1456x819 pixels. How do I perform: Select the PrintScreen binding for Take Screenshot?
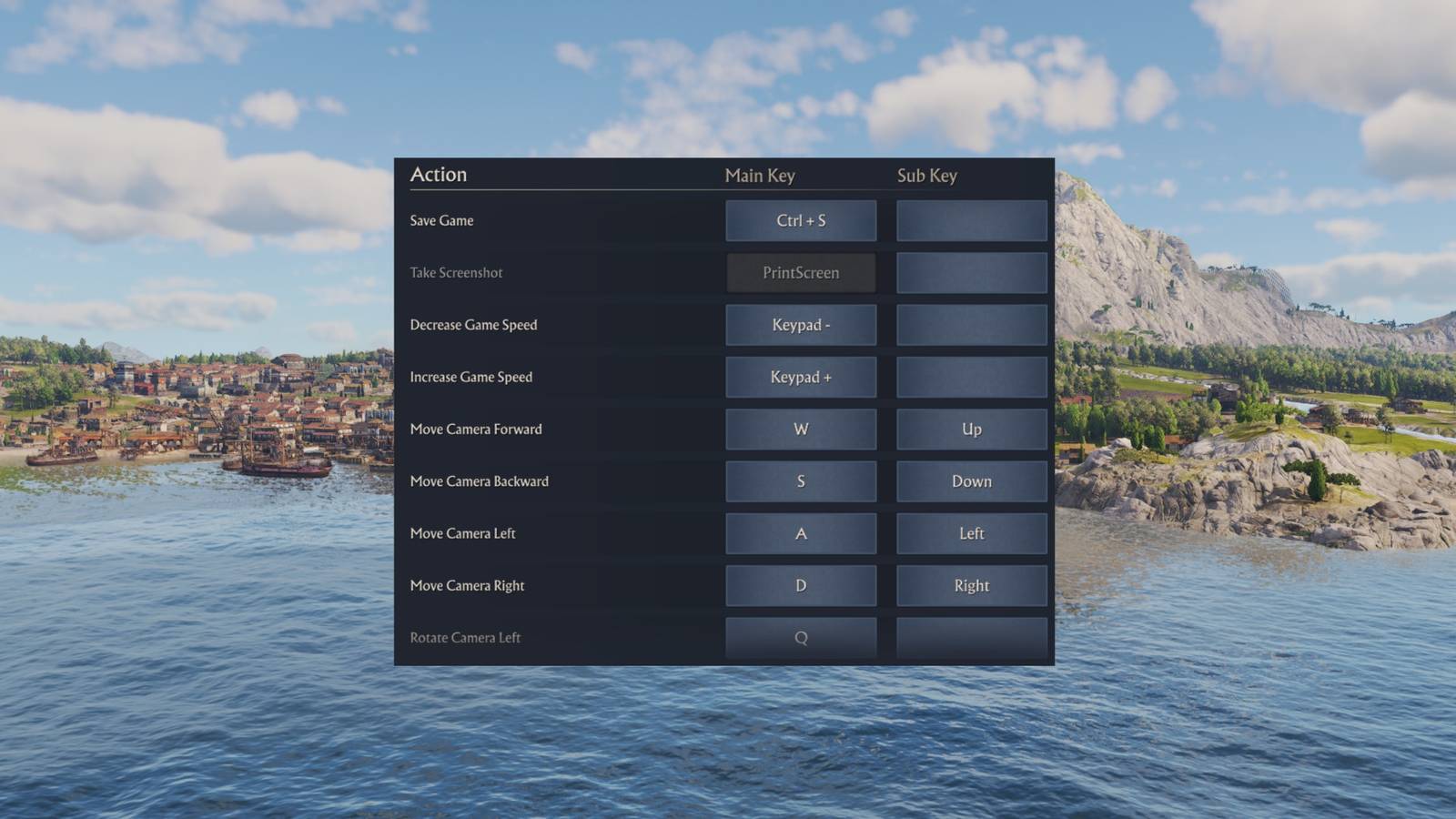click(801, 272)
